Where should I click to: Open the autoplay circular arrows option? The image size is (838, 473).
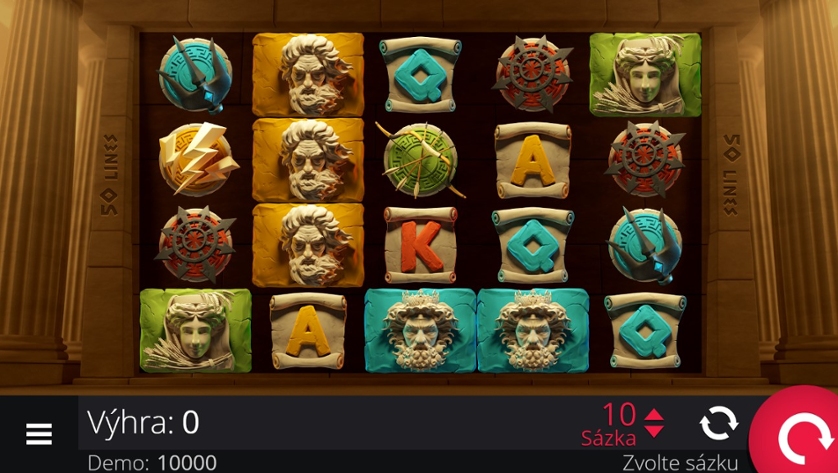(x=718, y=424)
